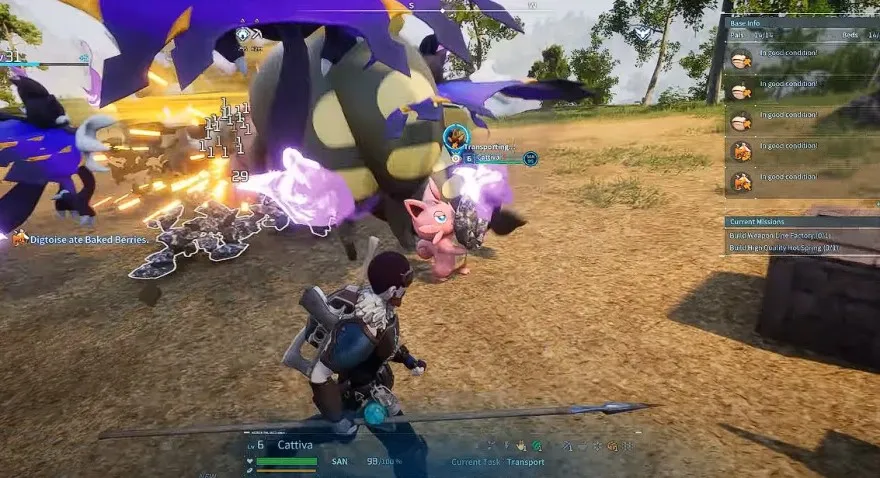This screenshot has height=478, width=880.
Task: Select the Build High Quality Hot Spring mission
Action: (785, 247)
